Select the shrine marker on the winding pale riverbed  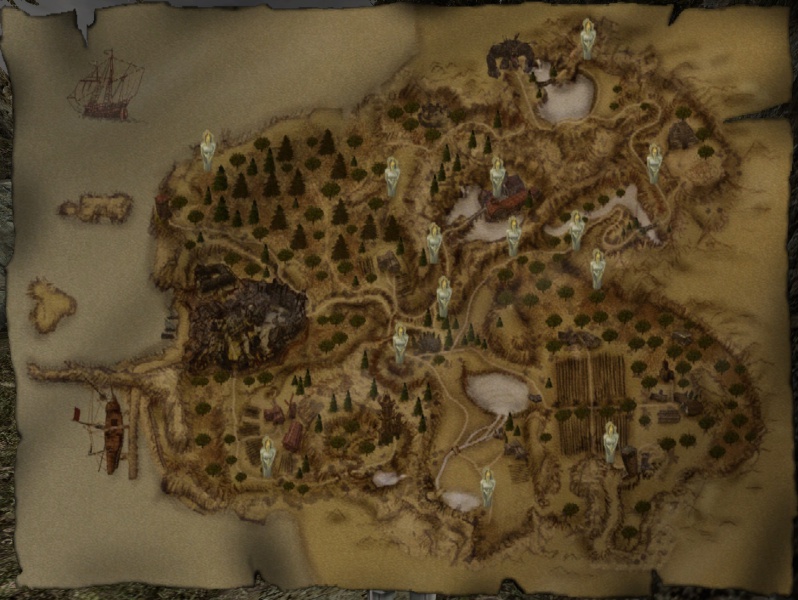tap(577, 229)
